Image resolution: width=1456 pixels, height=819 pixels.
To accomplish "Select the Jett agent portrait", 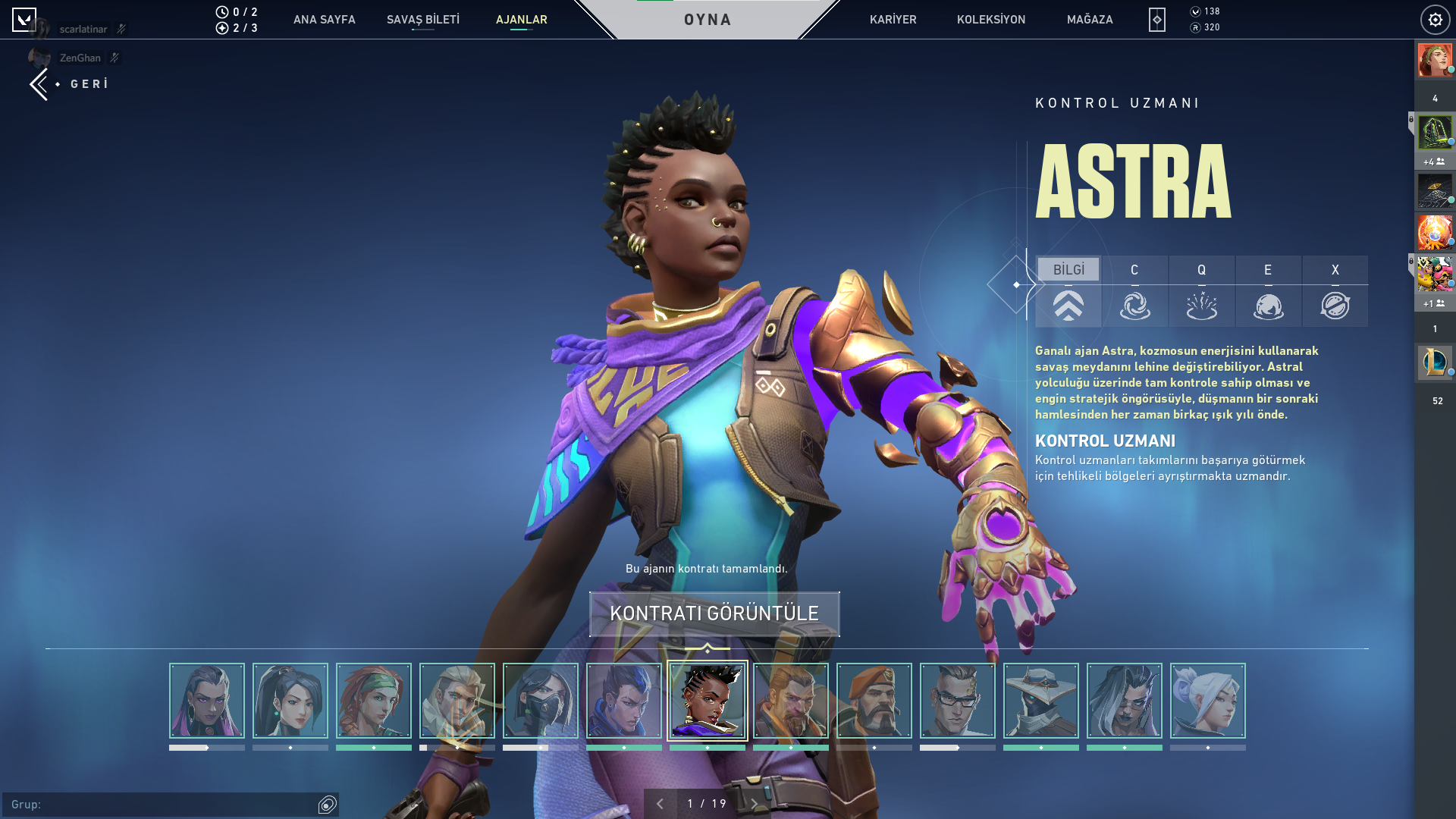I will (1207, 701).
